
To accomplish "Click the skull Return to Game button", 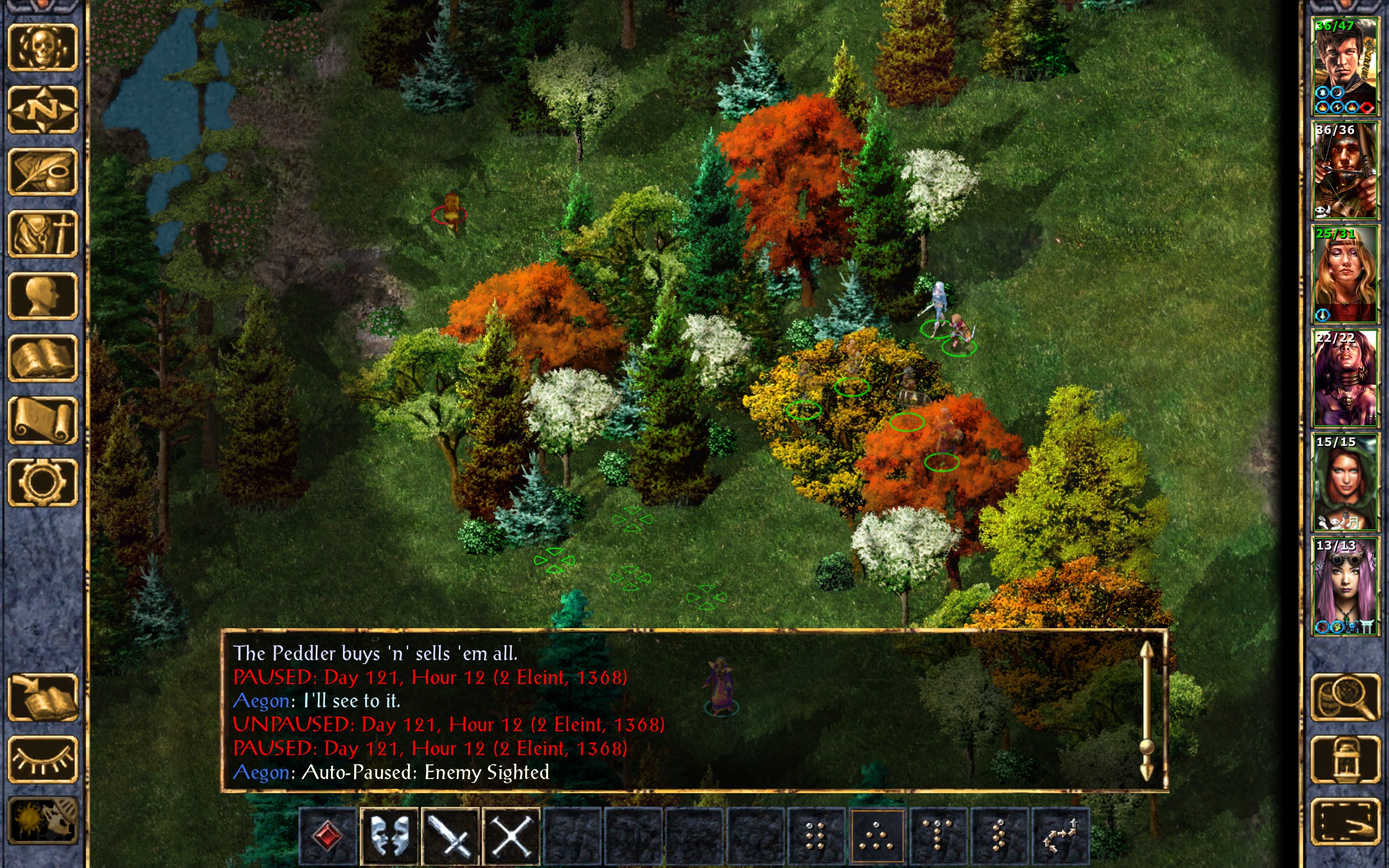I will click(x=42, y=48).
